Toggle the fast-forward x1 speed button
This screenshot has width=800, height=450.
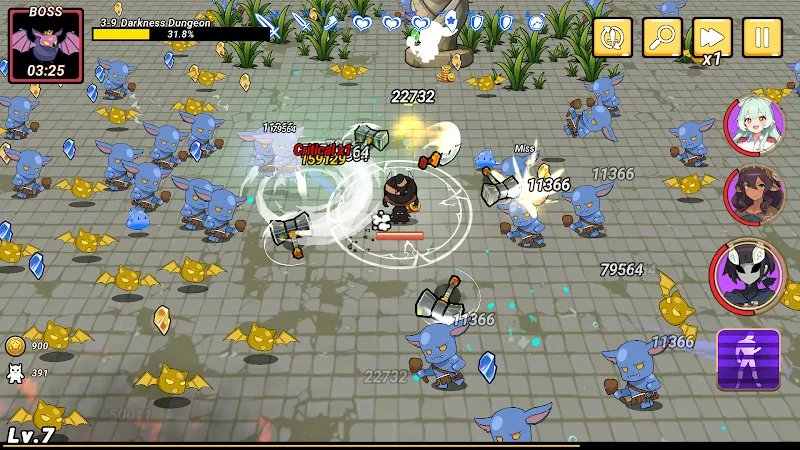pos(712,38)
